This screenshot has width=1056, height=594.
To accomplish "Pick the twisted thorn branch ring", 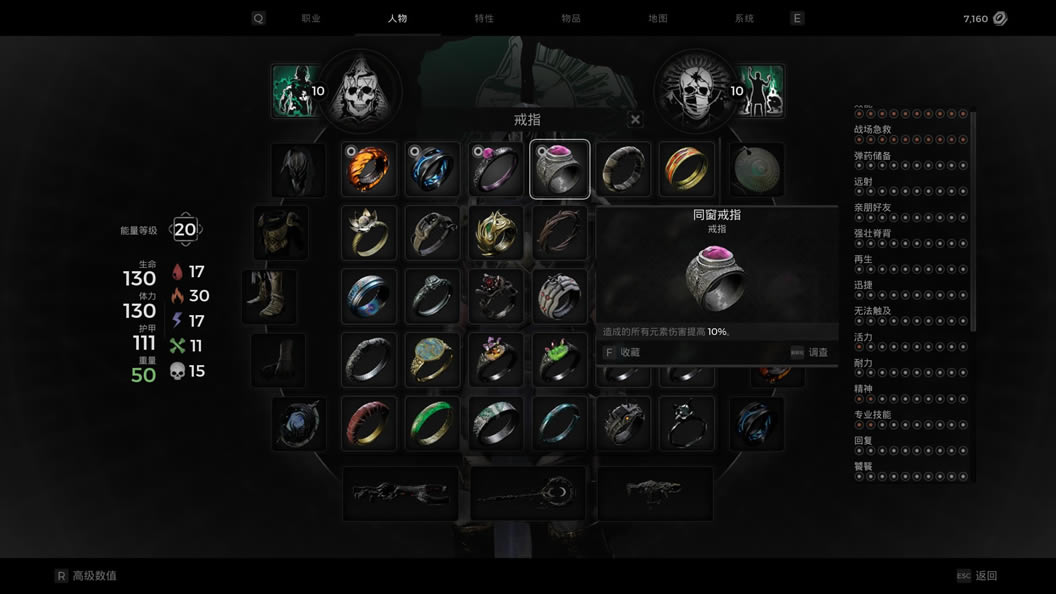I will [560, 233].
